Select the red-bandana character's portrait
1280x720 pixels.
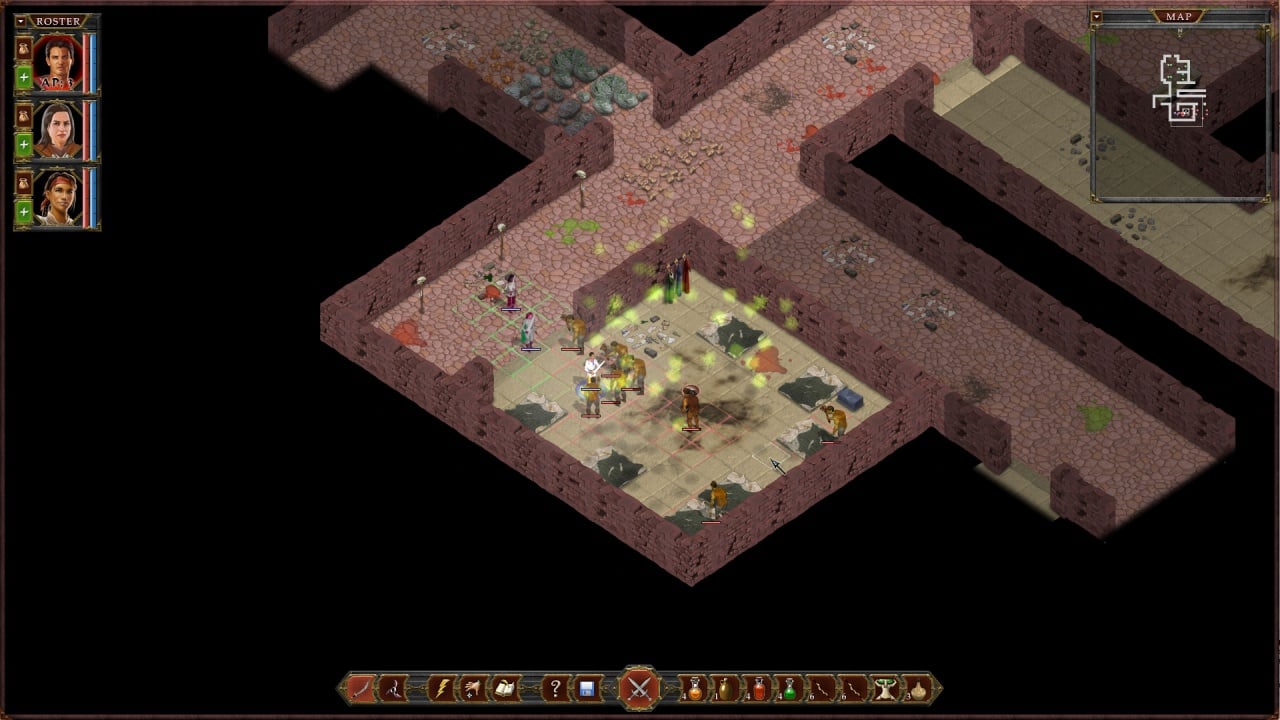[57, 197]
